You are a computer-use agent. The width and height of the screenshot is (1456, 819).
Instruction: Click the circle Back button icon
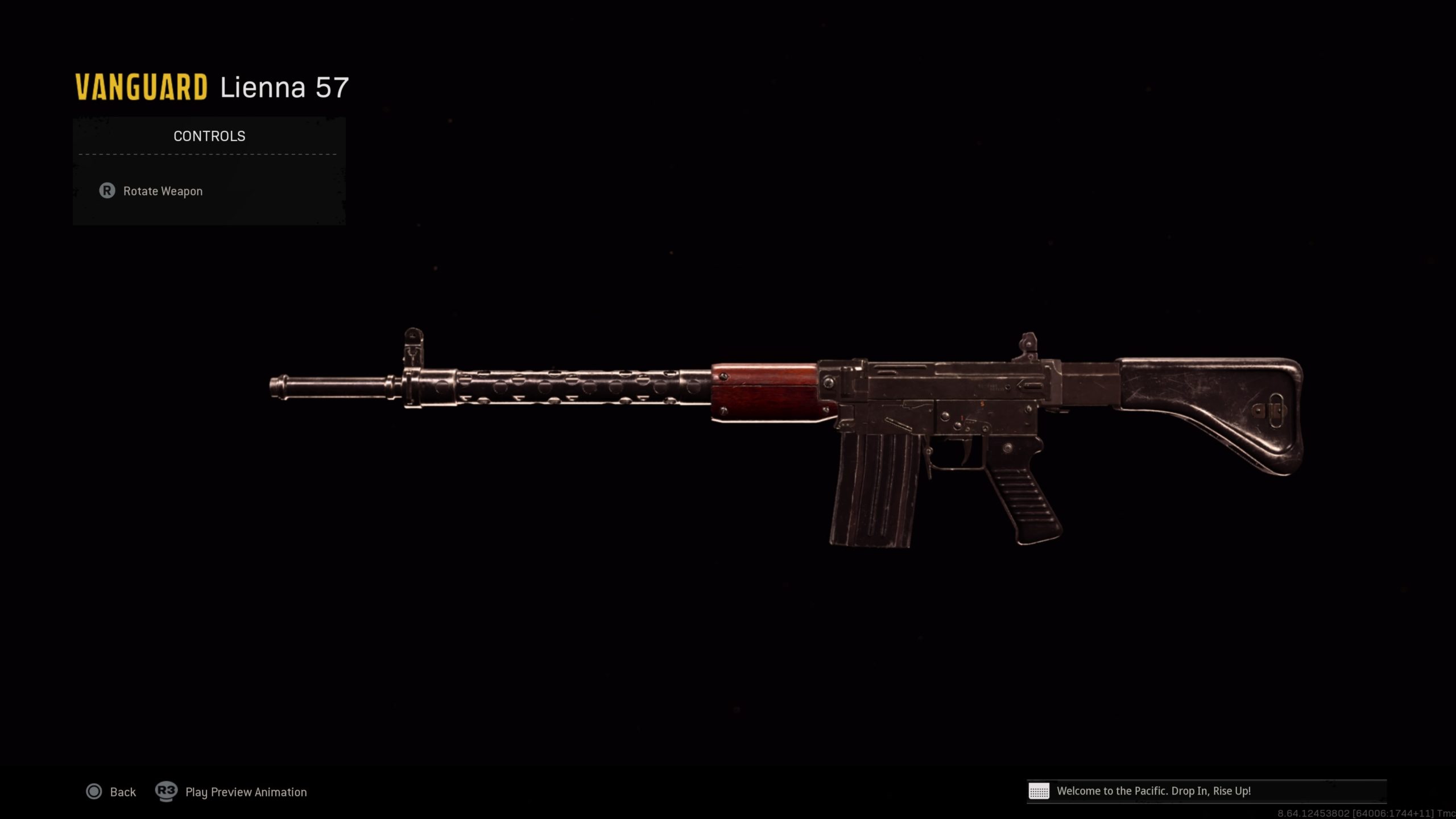click(x=94, y=792)
